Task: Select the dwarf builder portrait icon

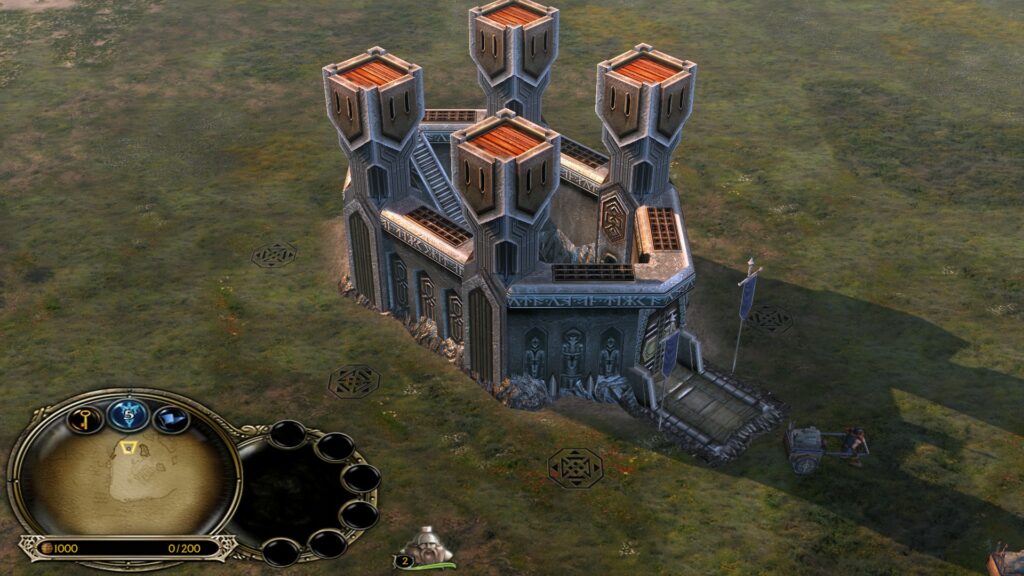Action: point(426,546)
